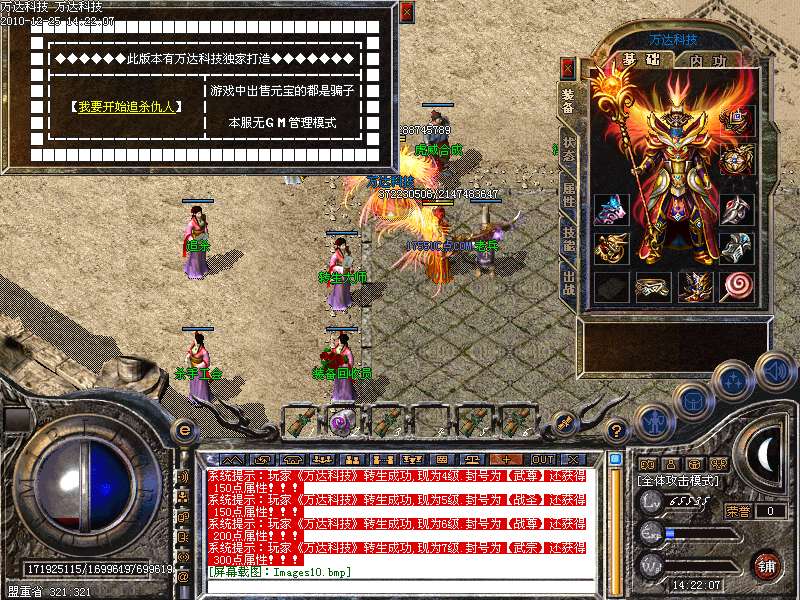Click the OUT button above chat
The image size is (800, 600).
click(x=542, y=460)
